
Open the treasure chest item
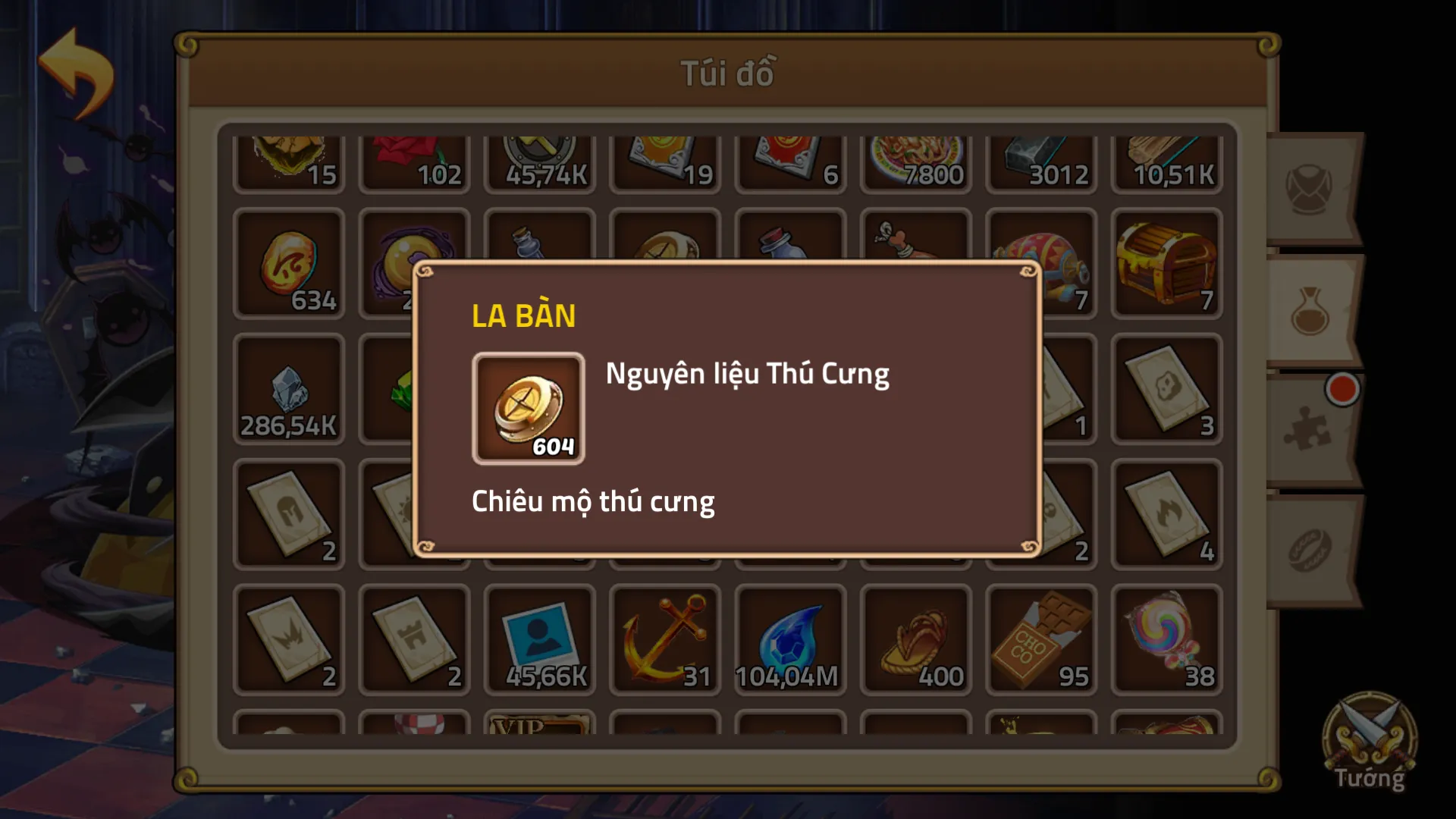point(1166,262)
